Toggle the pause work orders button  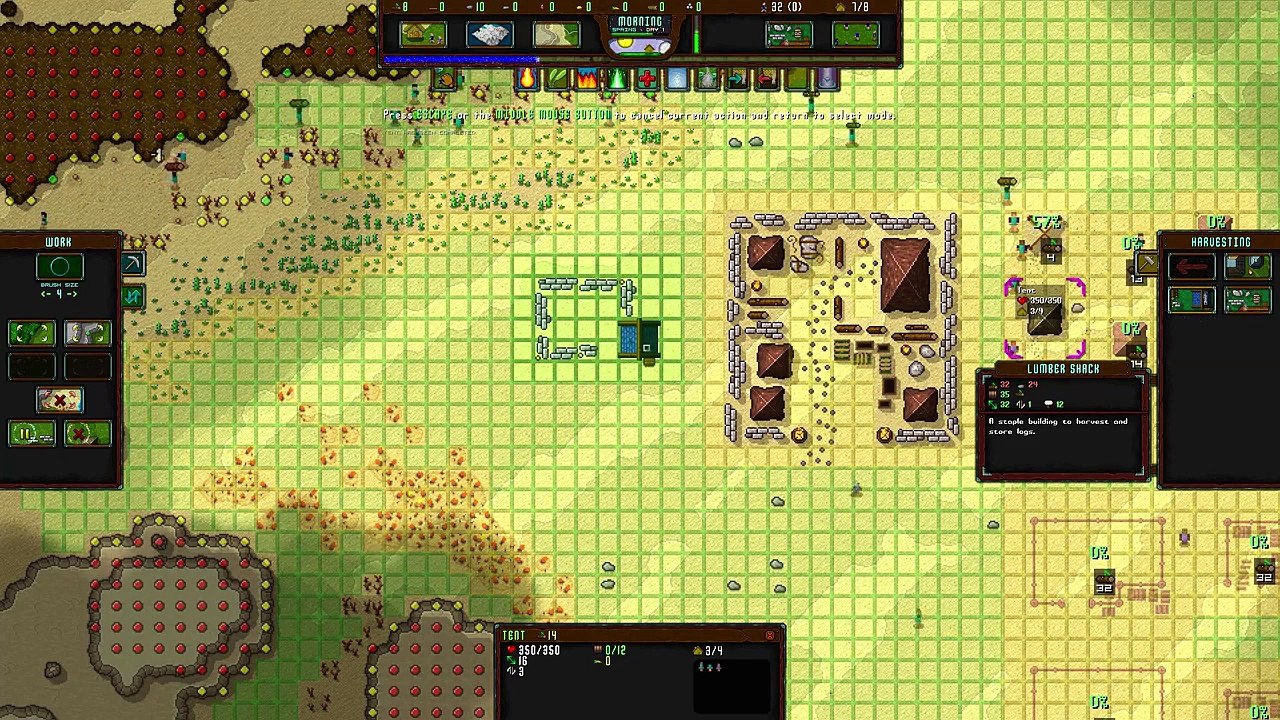[31, 434]
